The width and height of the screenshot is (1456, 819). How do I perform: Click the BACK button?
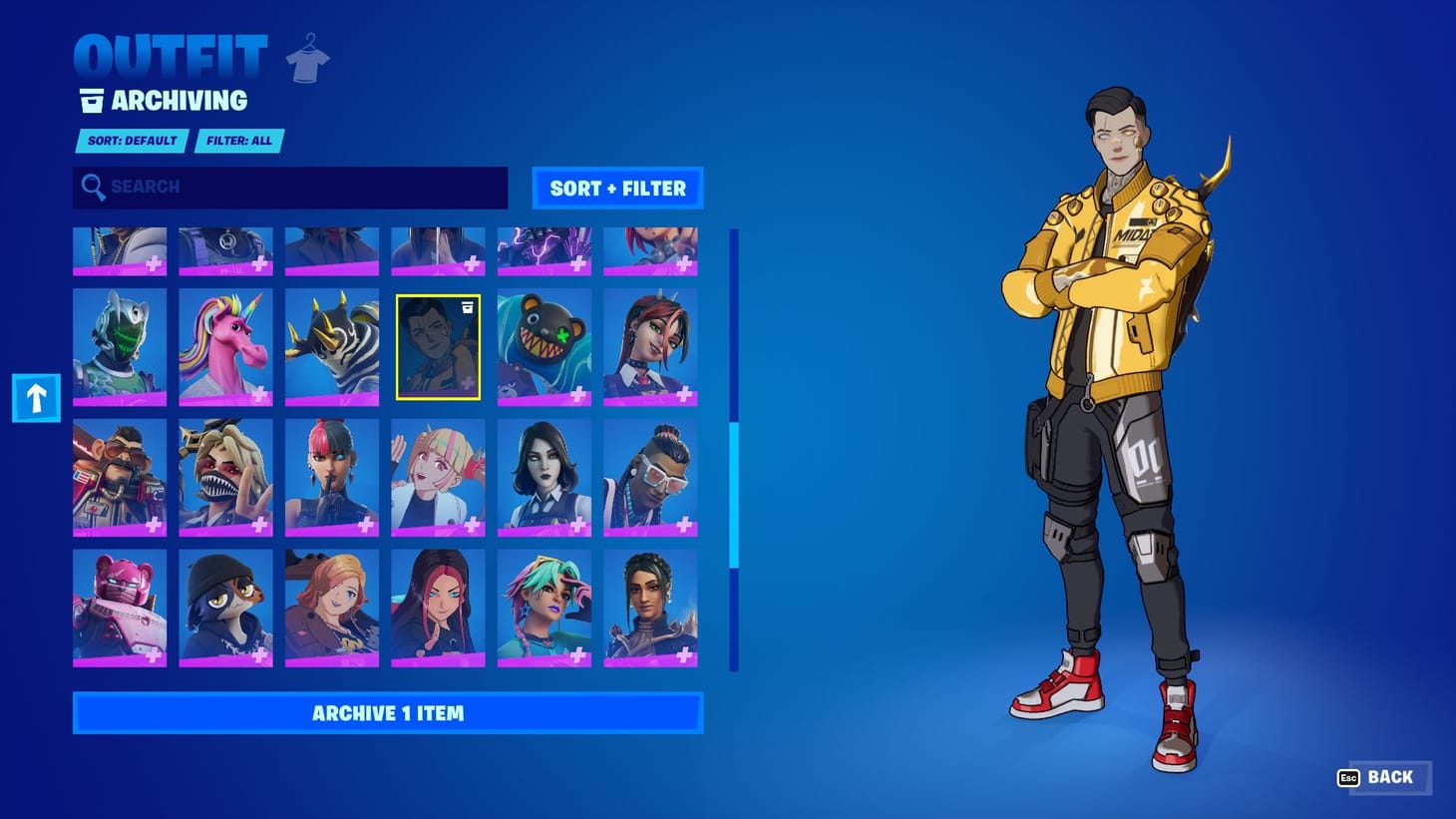click(x=1390, y=777)
